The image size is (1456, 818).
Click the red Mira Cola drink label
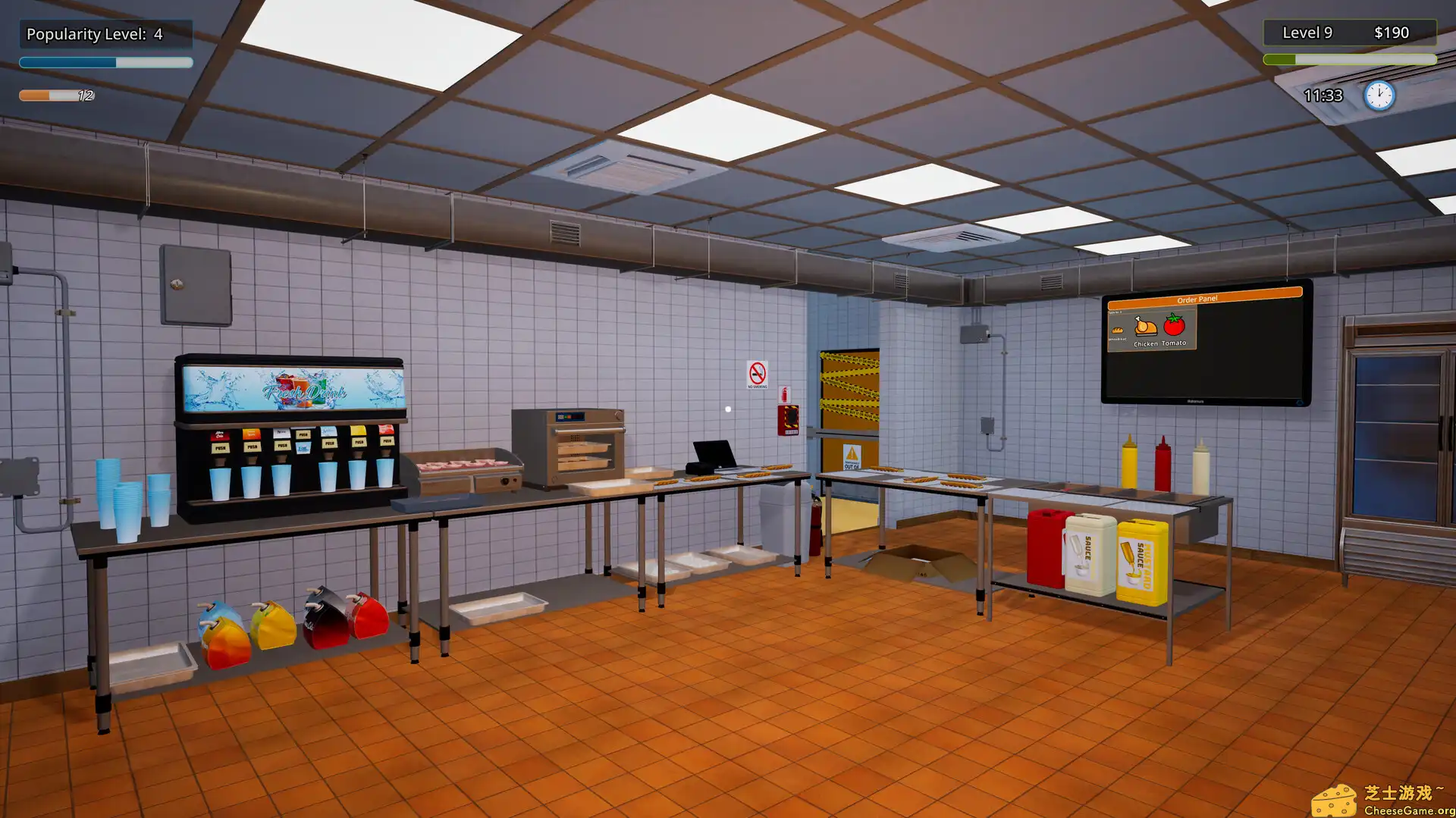click(219, 434)
